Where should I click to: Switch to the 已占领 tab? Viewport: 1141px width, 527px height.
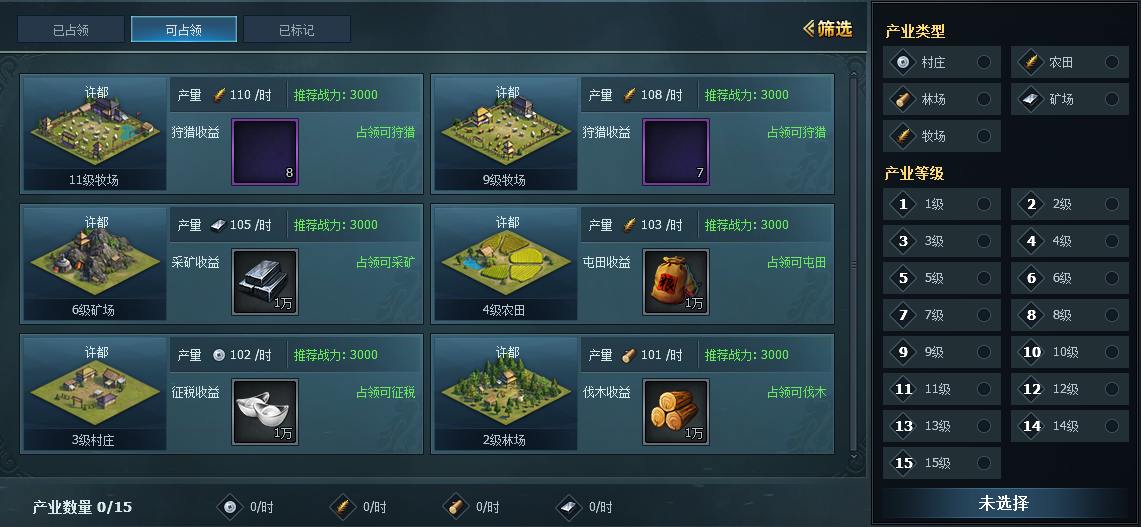tap(71, 30)
